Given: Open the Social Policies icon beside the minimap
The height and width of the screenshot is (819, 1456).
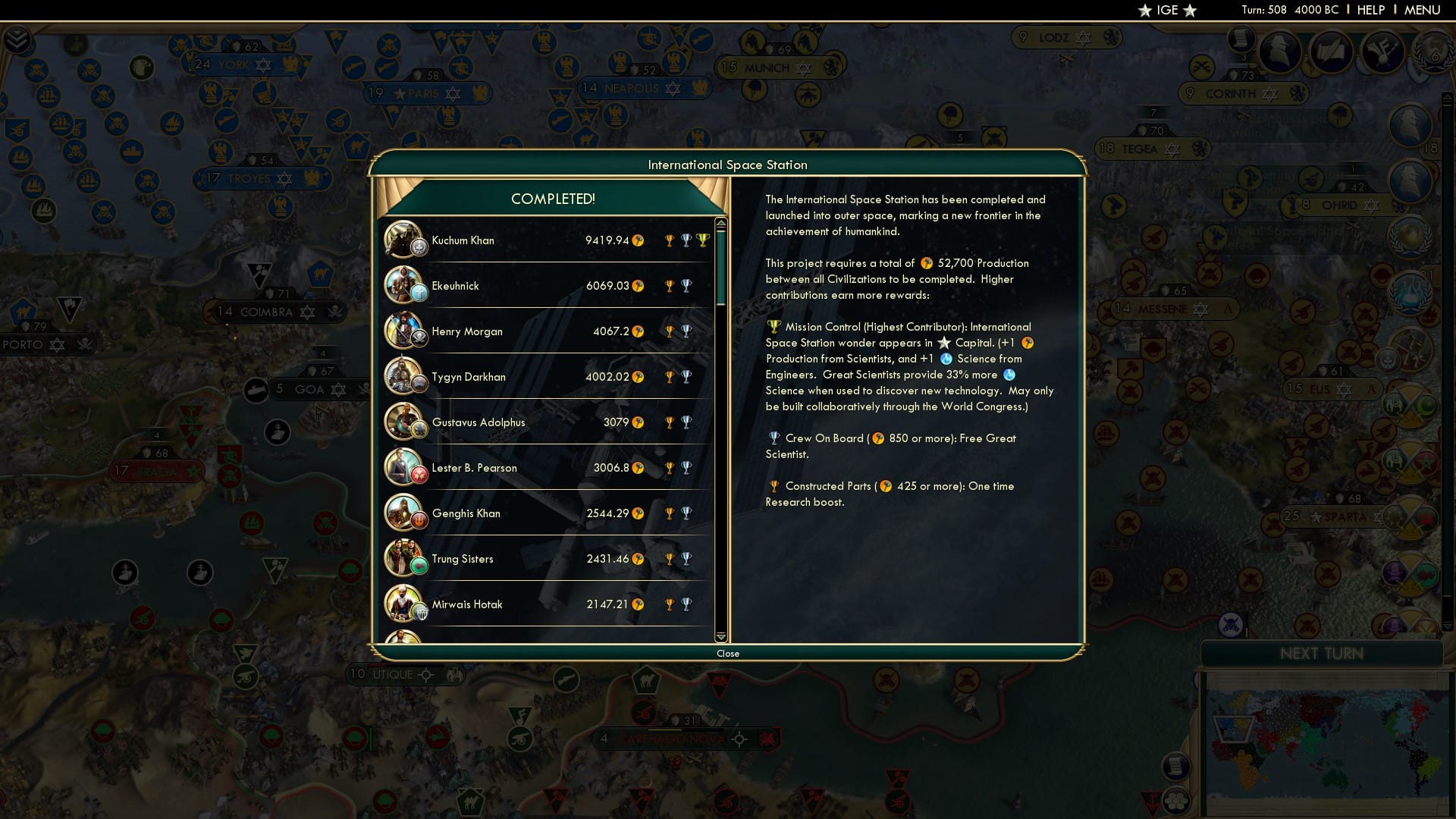Looking at the screenshot, I should point(1176,802).
